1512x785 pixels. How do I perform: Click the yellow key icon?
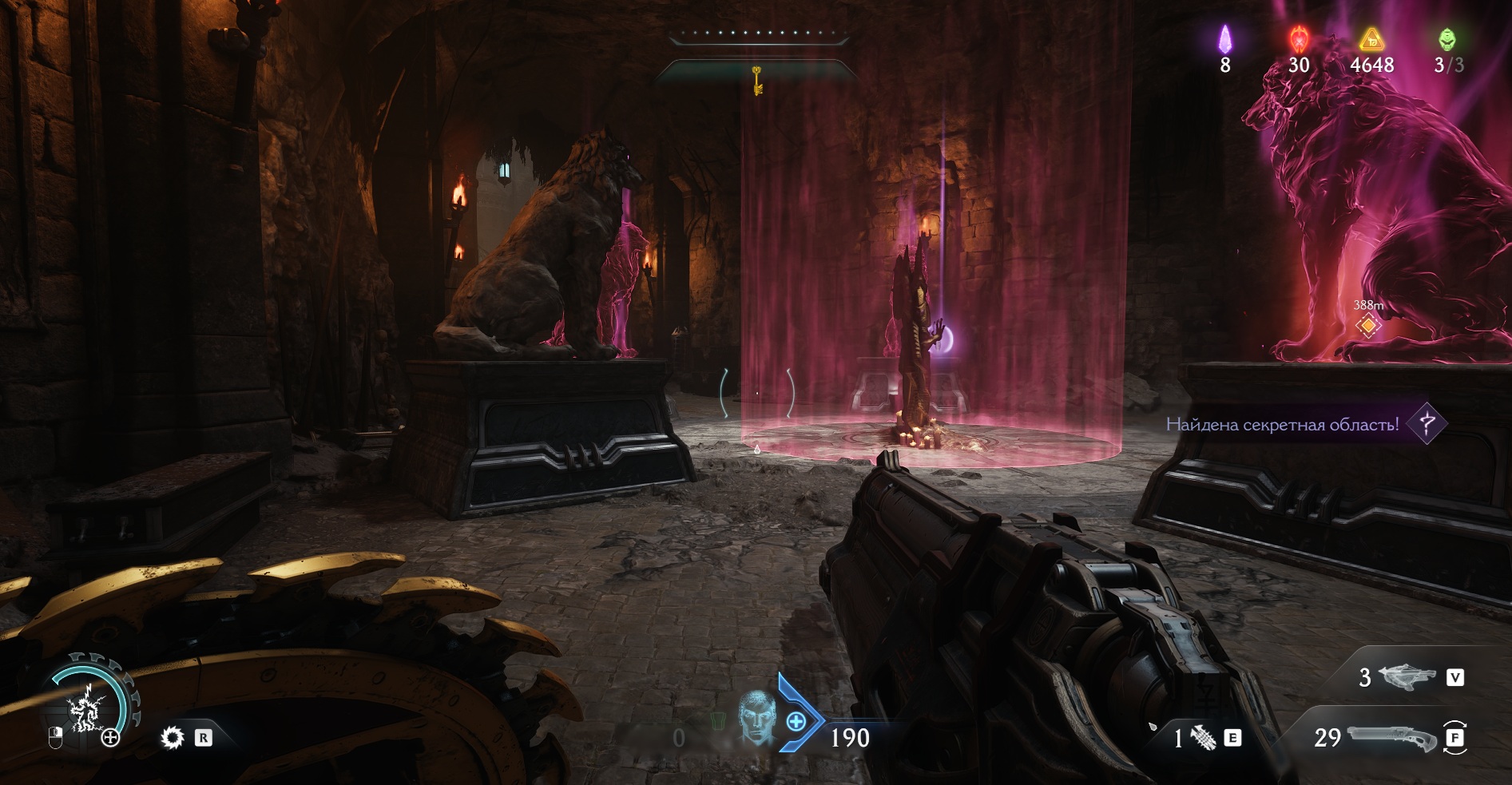tap(756, 80)
